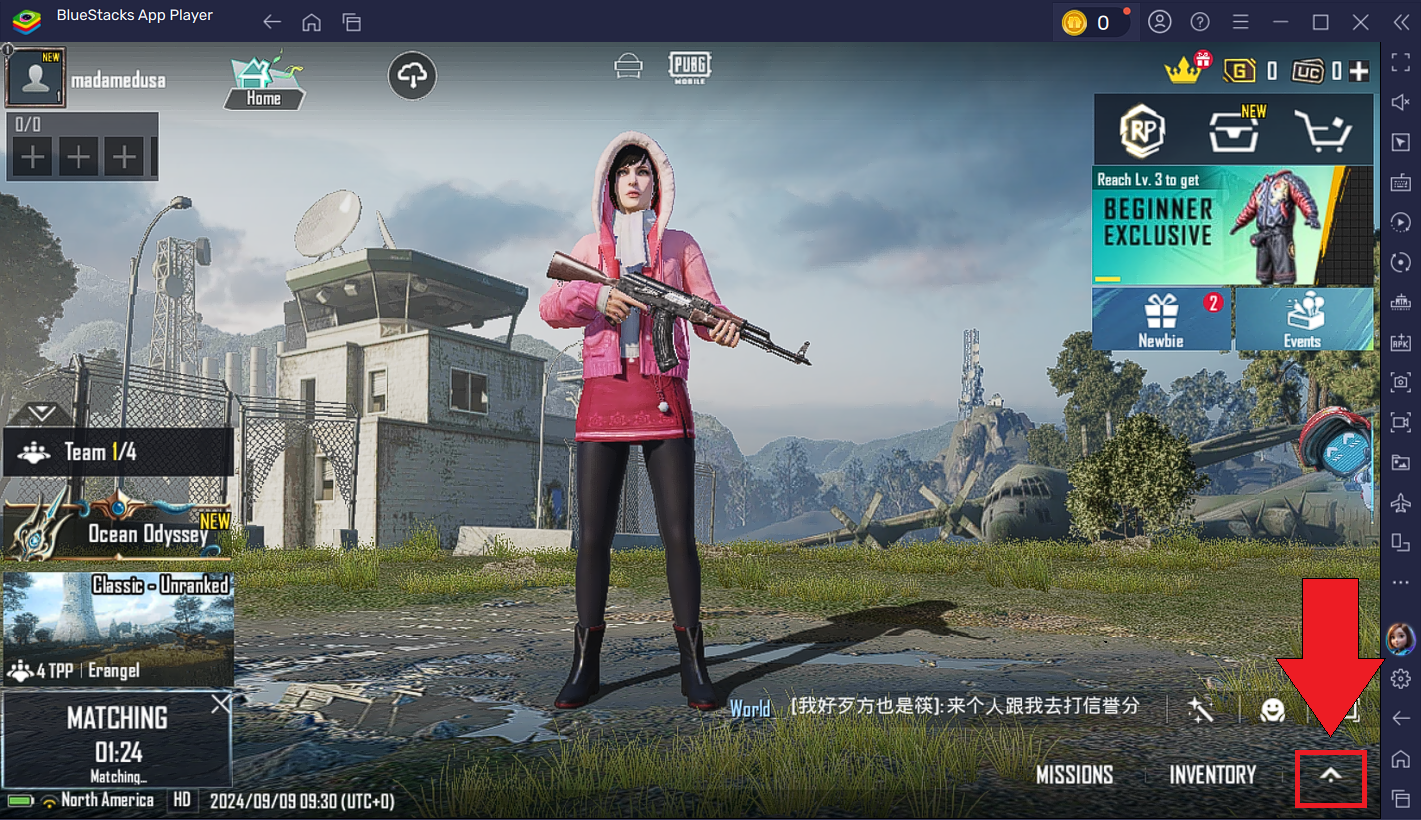Image resolution: width=1421 pixels, height=820 pixels.
Task: Click the cloud sync icon at top
Action: tap(412, 75)
